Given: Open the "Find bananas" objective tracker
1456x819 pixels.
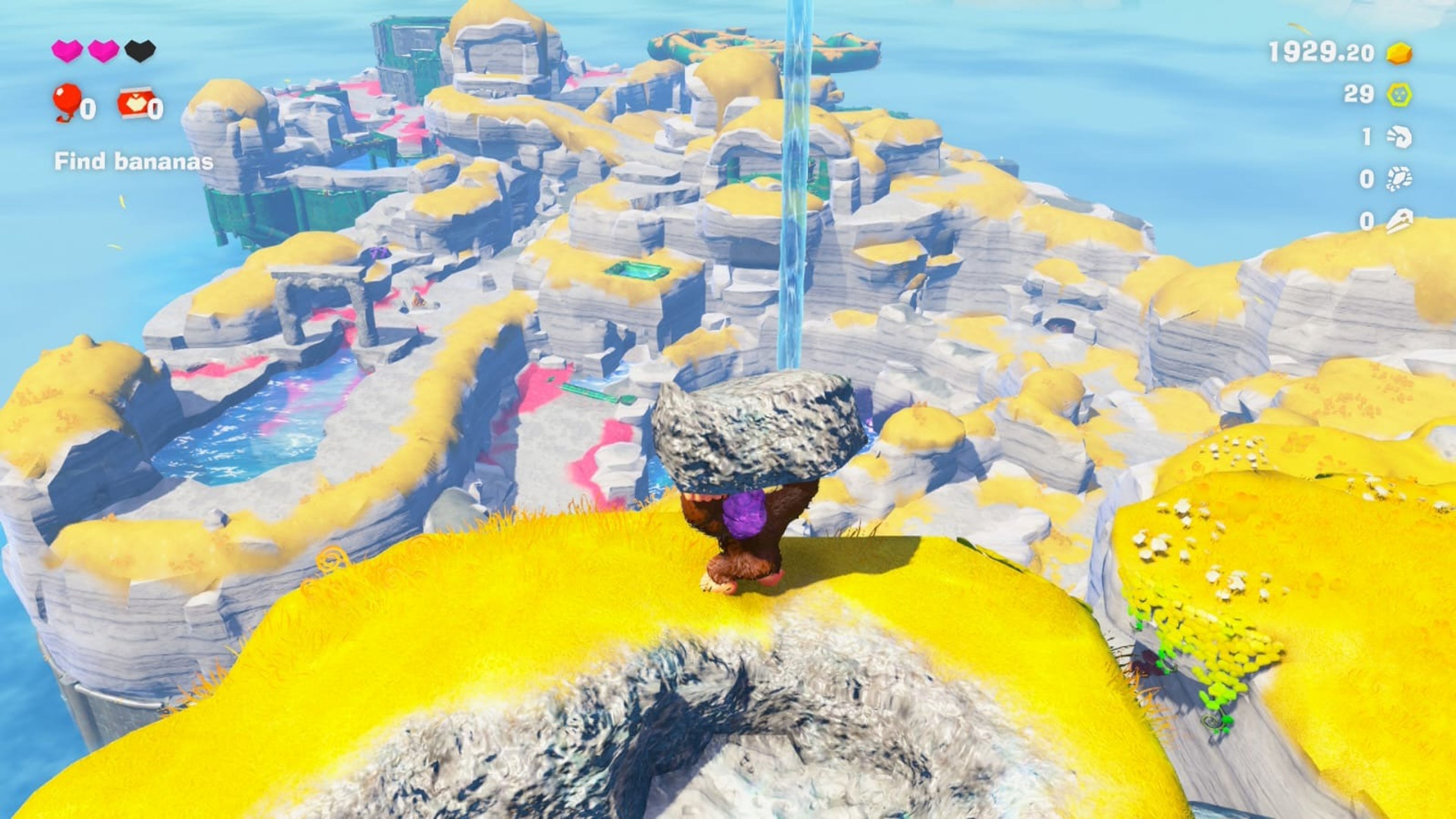Looking at the screenshot, I should tap(133, 162).
